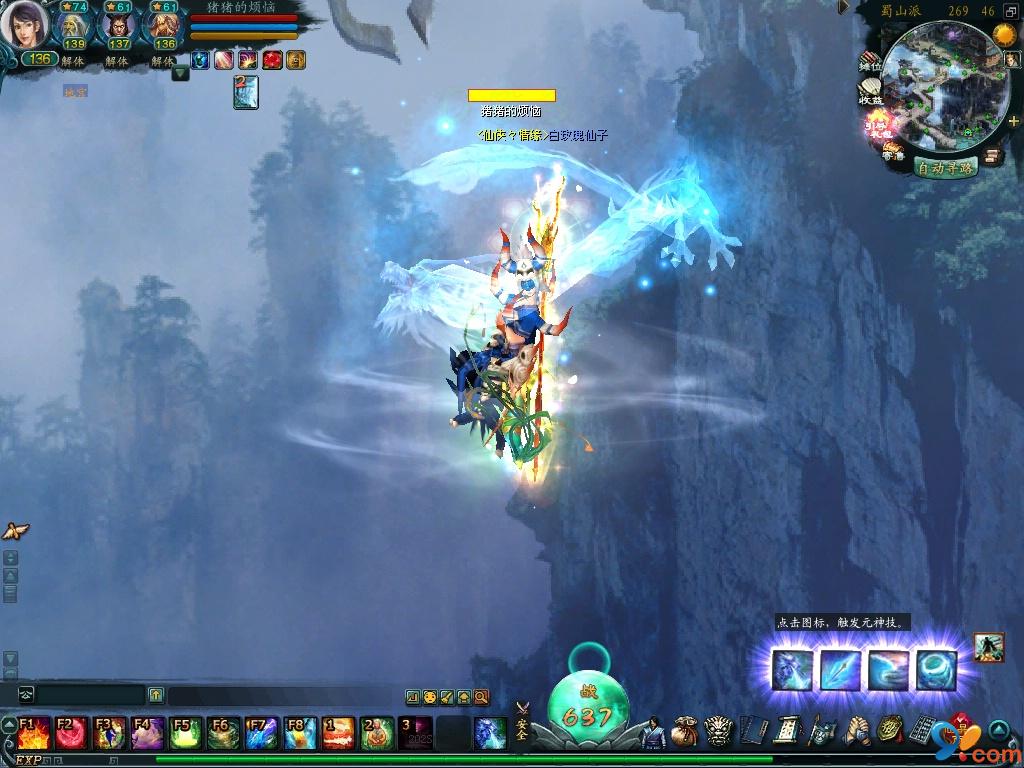Cast the F7 blue crystal skill

pos(262,733)
